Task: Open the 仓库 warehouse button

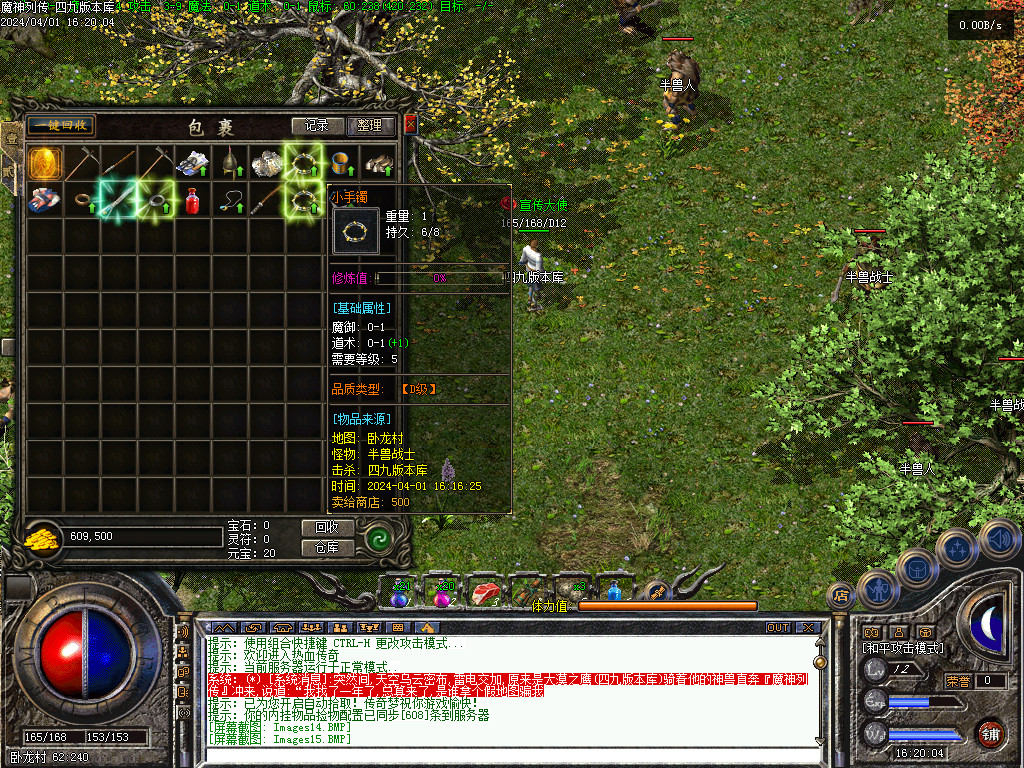Action: (x=327, y=548)
